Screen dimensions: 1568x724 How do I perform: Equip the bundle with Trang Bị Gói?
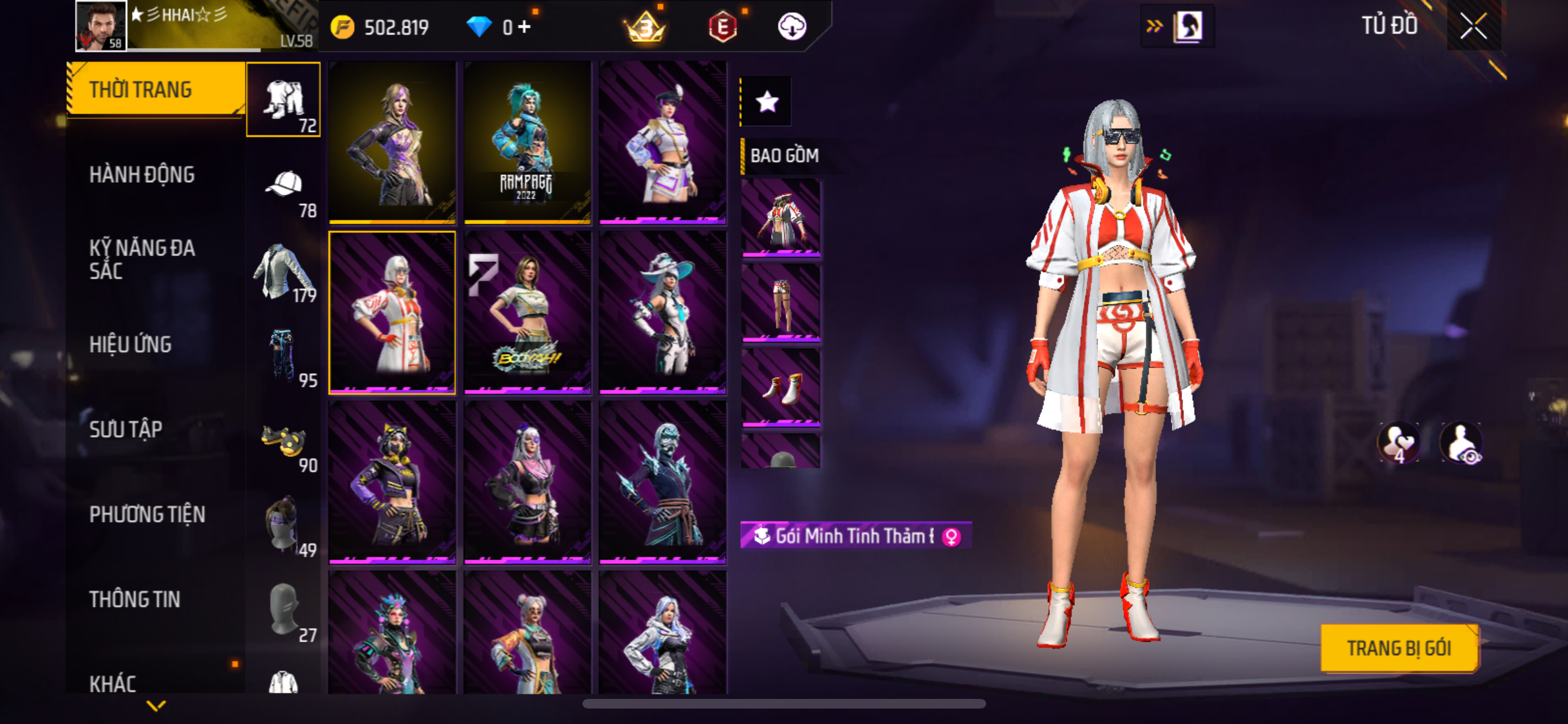tap(1399, 648)
